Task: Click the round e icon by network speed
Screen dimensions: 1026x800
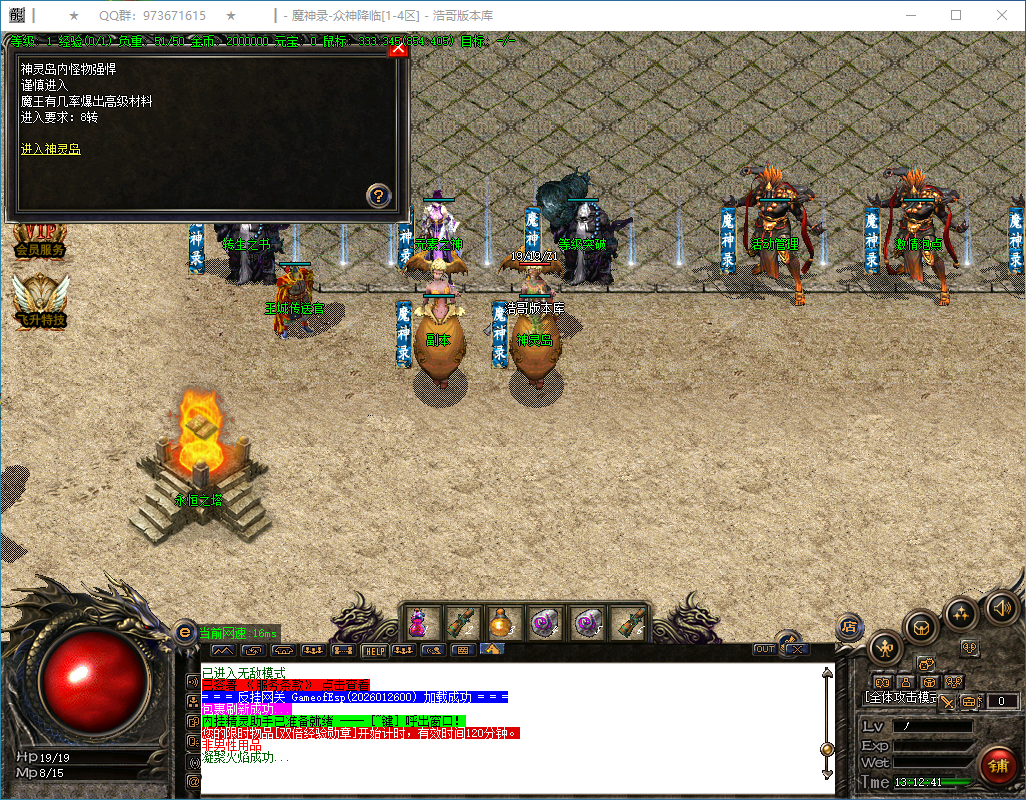Action: pyautogui.click(x=185, y=632)
